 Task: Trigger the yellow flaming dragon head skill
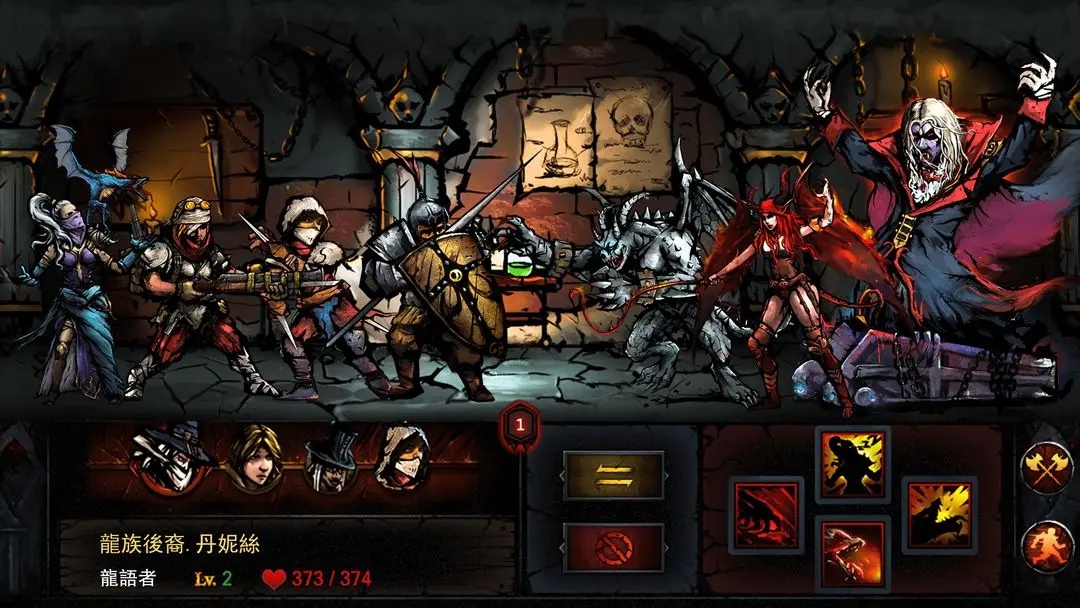tap(939, 514)
